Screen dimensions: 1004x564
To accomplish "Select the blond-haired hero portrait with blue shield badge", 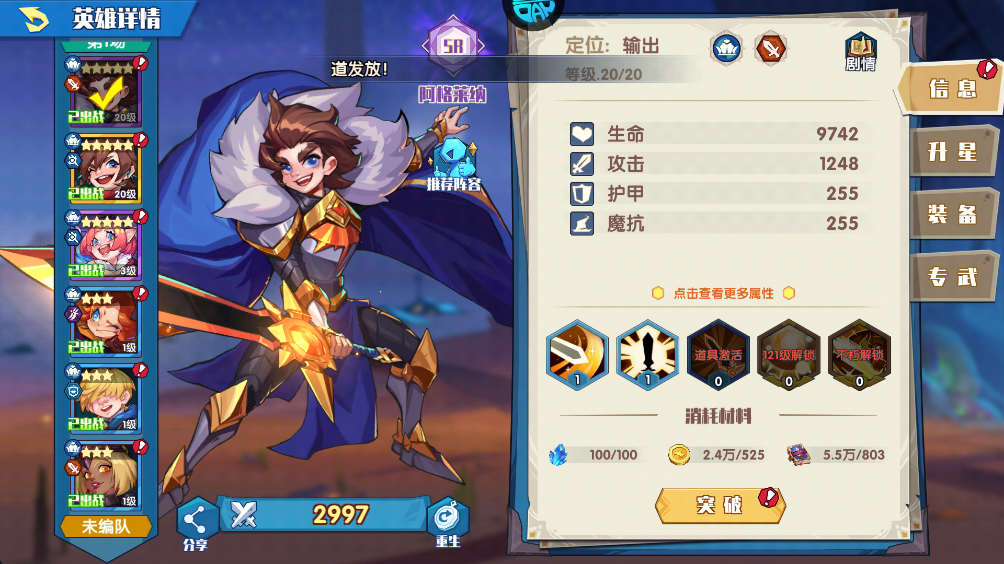I will click(x=102, y=398).
